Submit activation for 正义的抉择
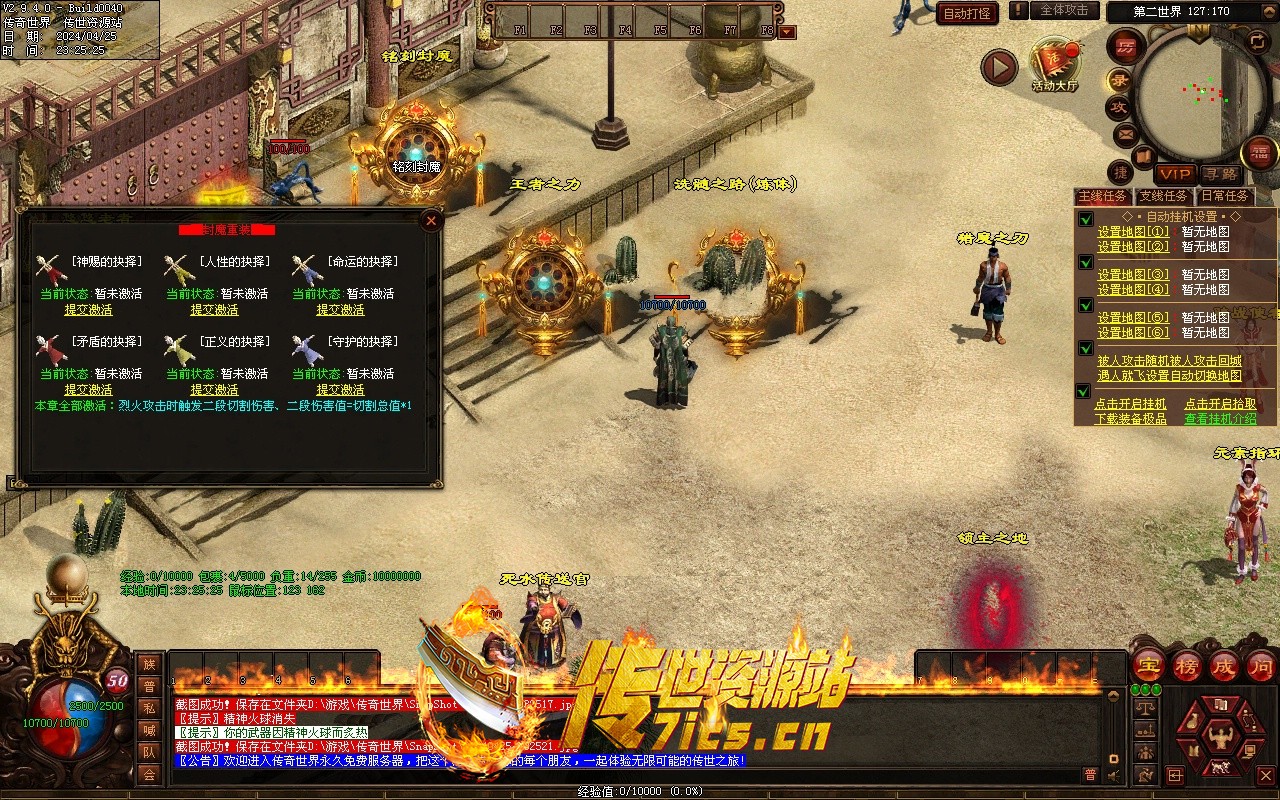This screenshot has width=1280, height=800. (214, 390)
